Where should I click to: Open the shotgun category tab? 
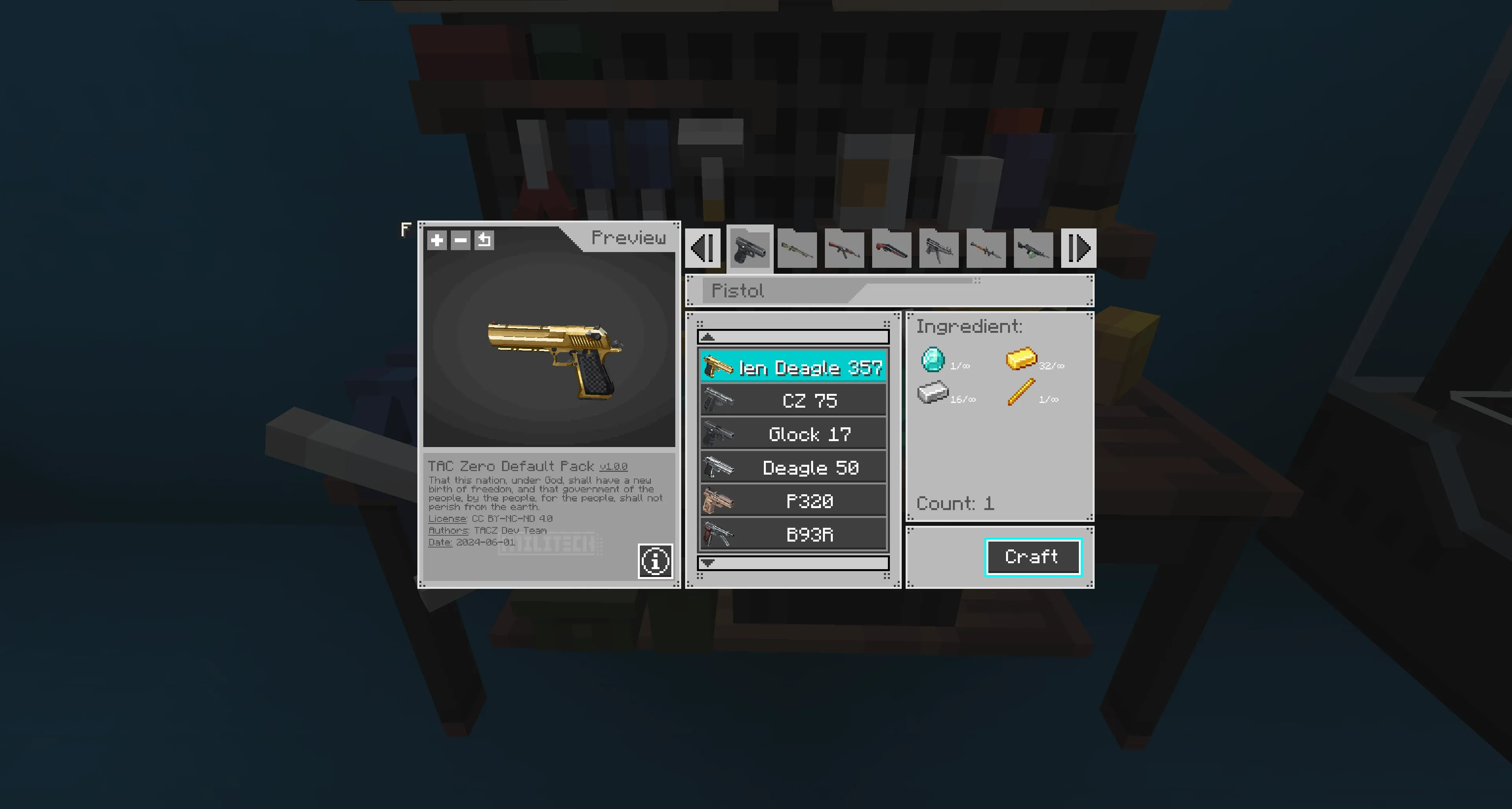click(891, 249)
